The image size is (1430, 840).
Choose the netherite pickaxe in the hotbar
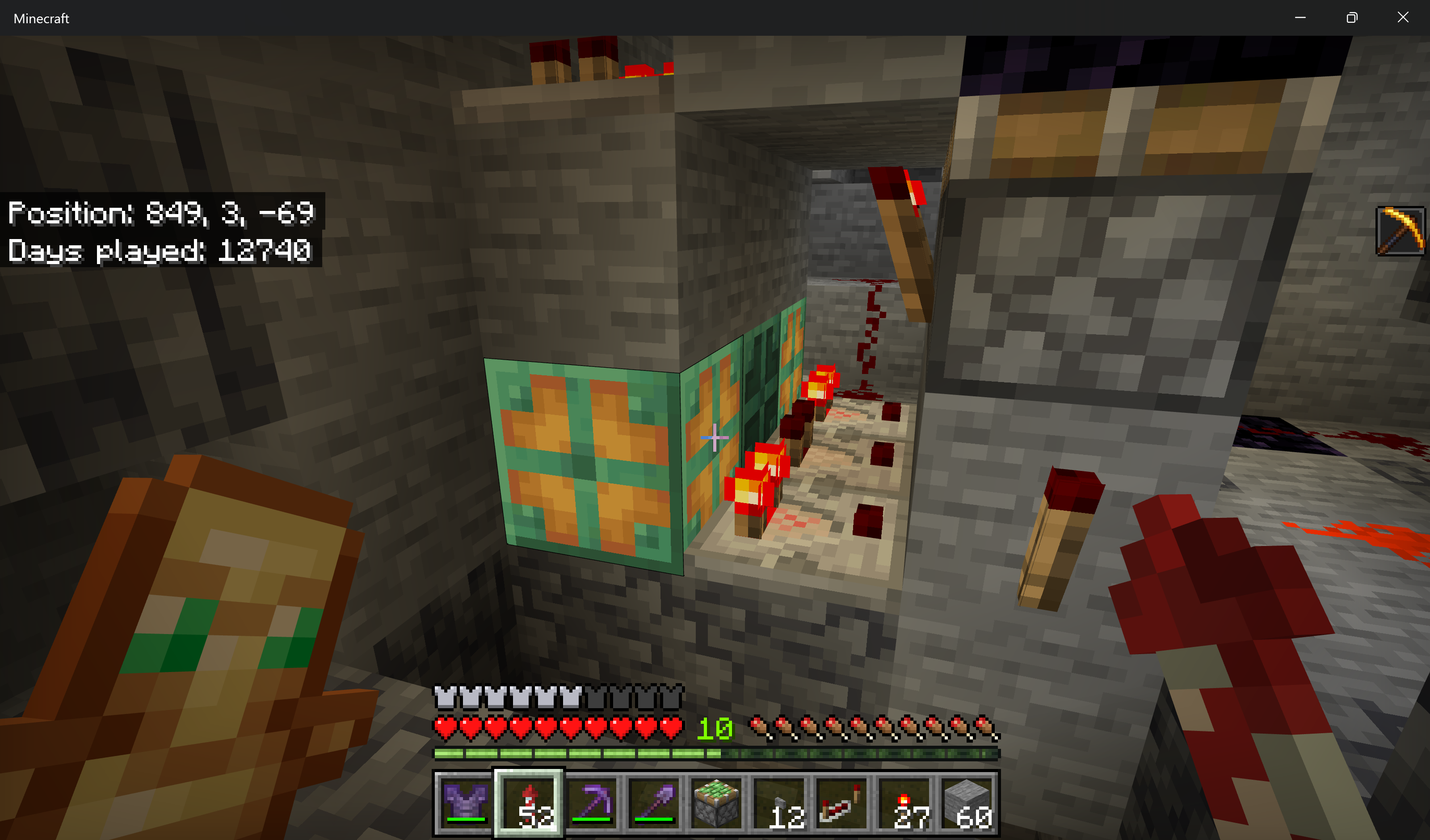pos(591,803)
